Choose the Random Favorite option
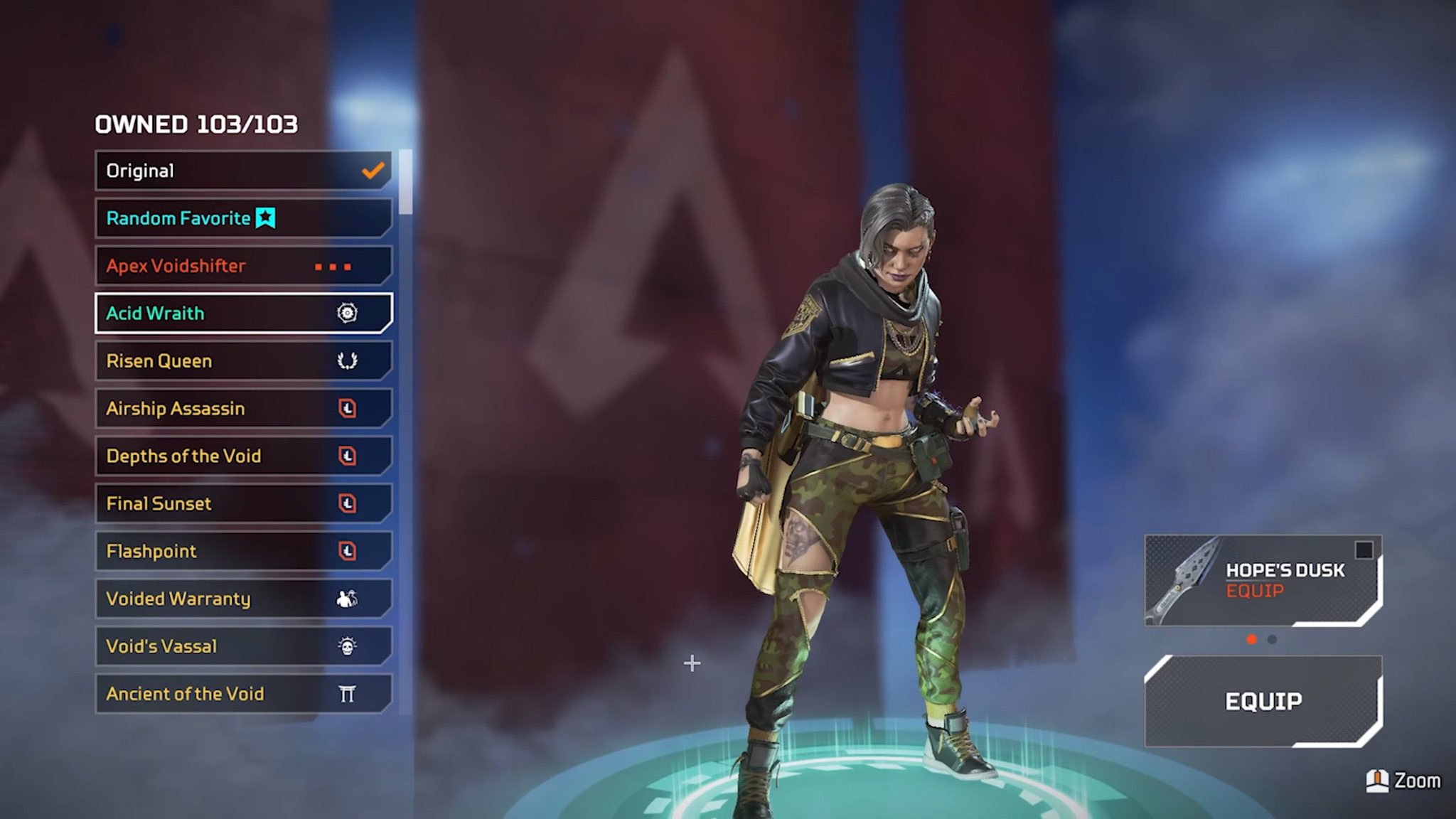Viewport: 1456px width, 819px height. click(x=242, y=218)
